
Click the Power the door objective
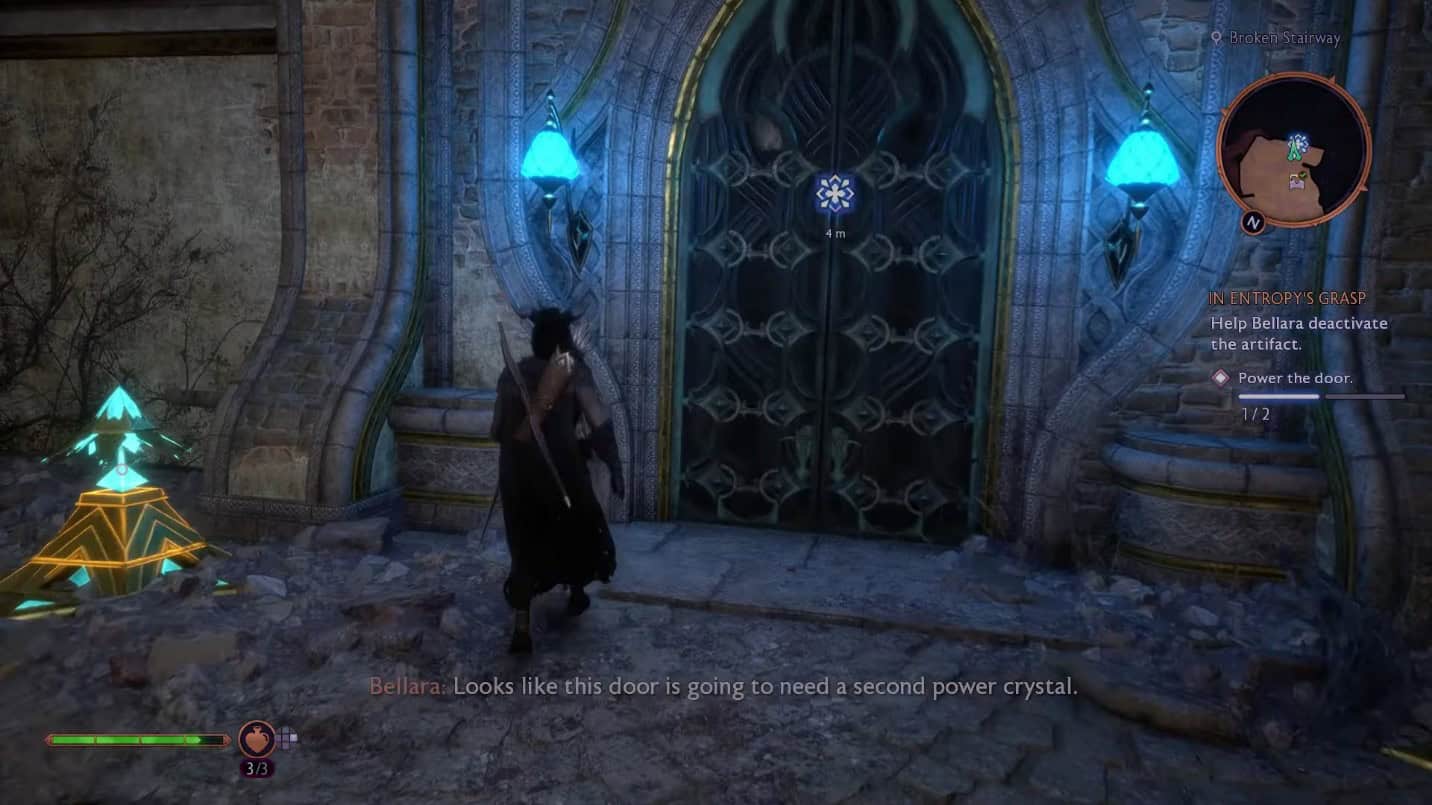point(1295,378)
